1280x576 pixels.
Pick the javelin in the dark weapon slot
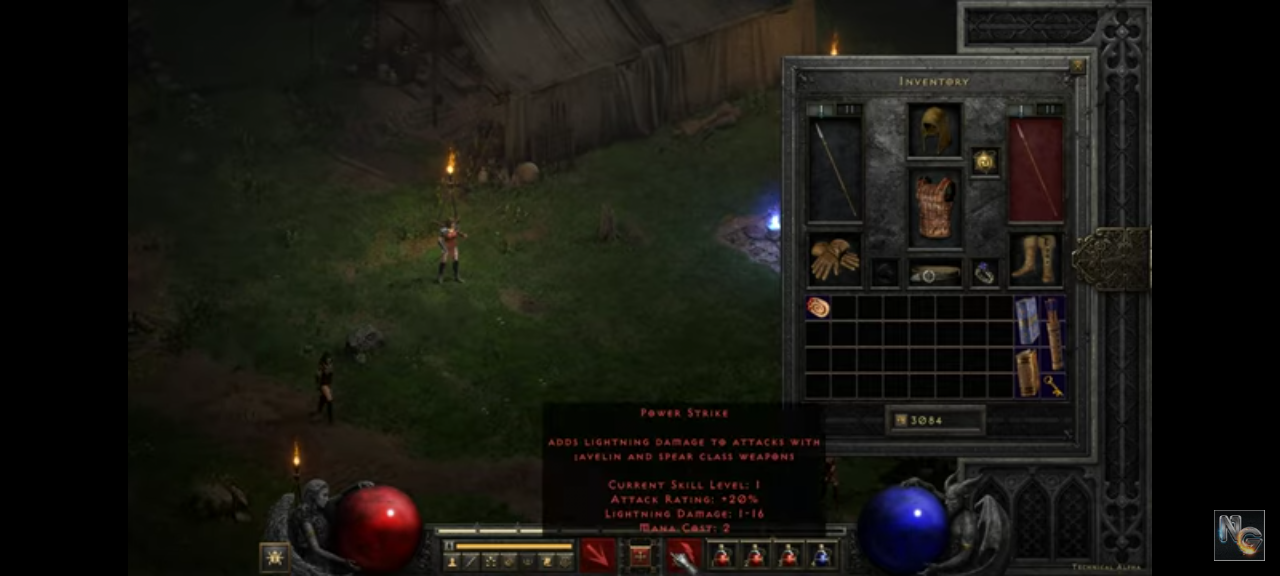click(834, 169)
